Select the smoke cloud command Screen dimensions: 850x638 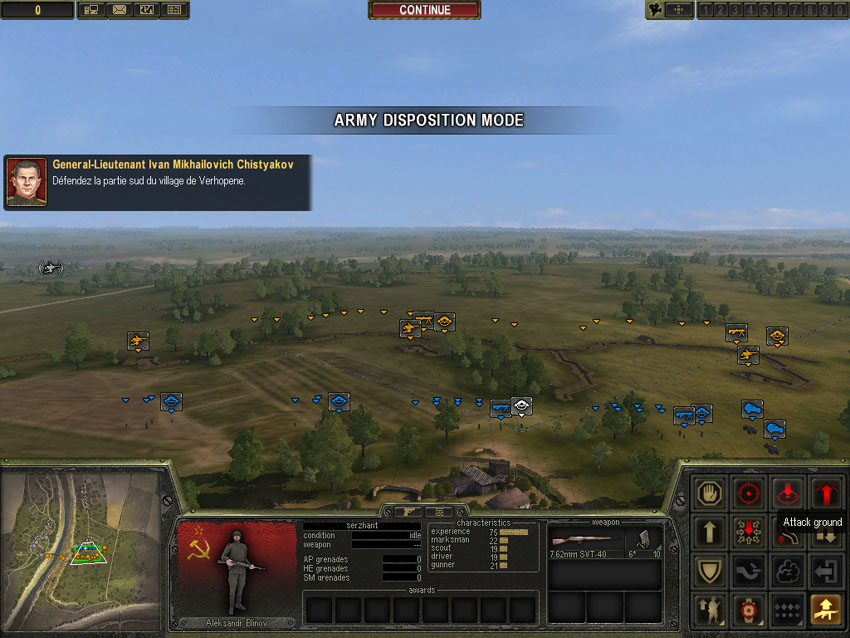[787, 571]
